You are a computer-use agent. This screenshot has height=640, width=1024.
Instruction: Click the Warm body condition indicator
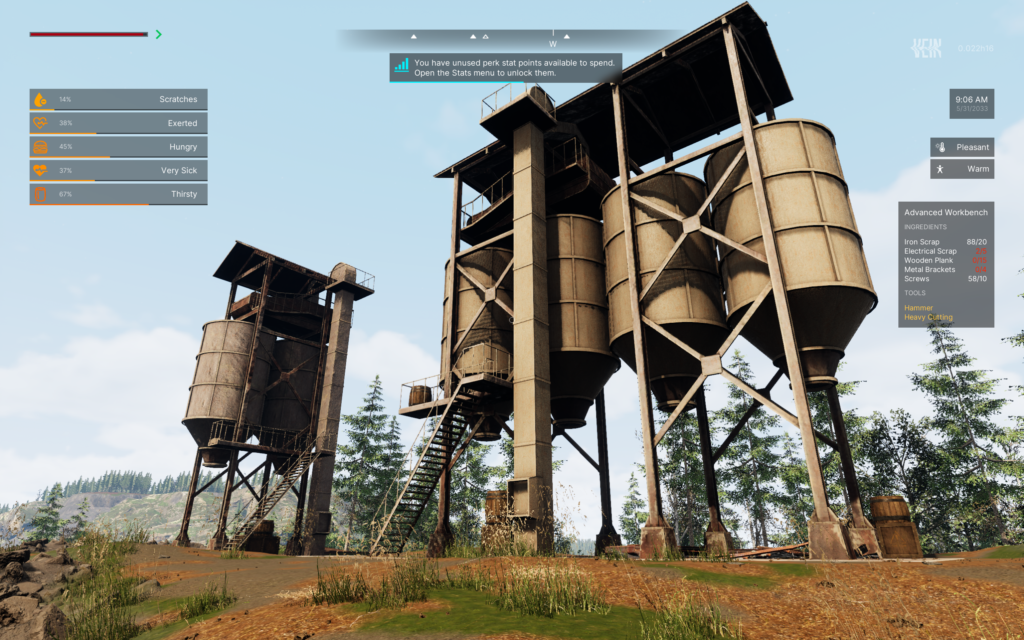pos(962,169)
